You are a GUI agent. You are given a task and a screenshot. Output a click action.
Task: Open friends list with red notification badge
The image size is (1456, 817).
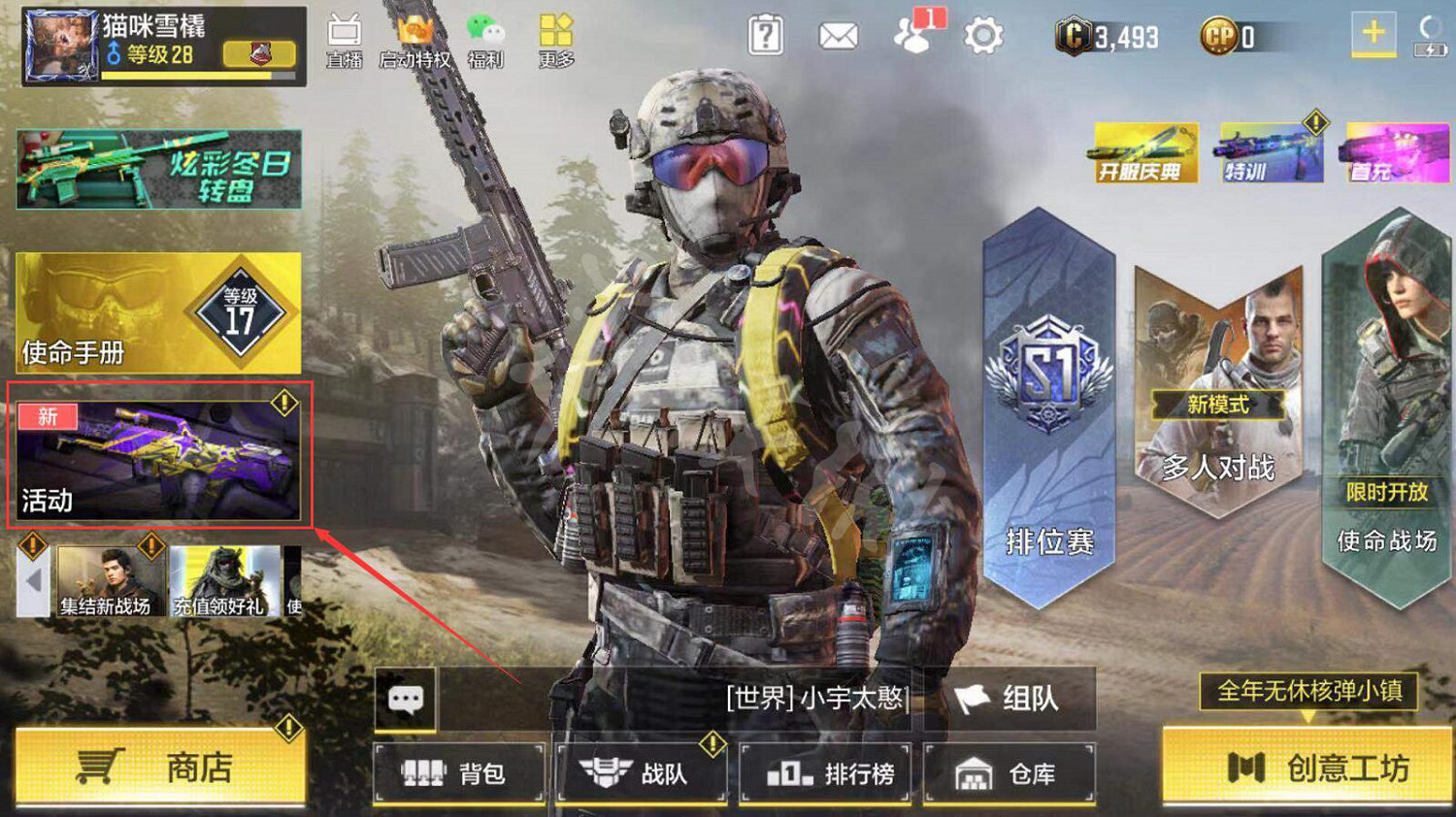tap(912, 36)
